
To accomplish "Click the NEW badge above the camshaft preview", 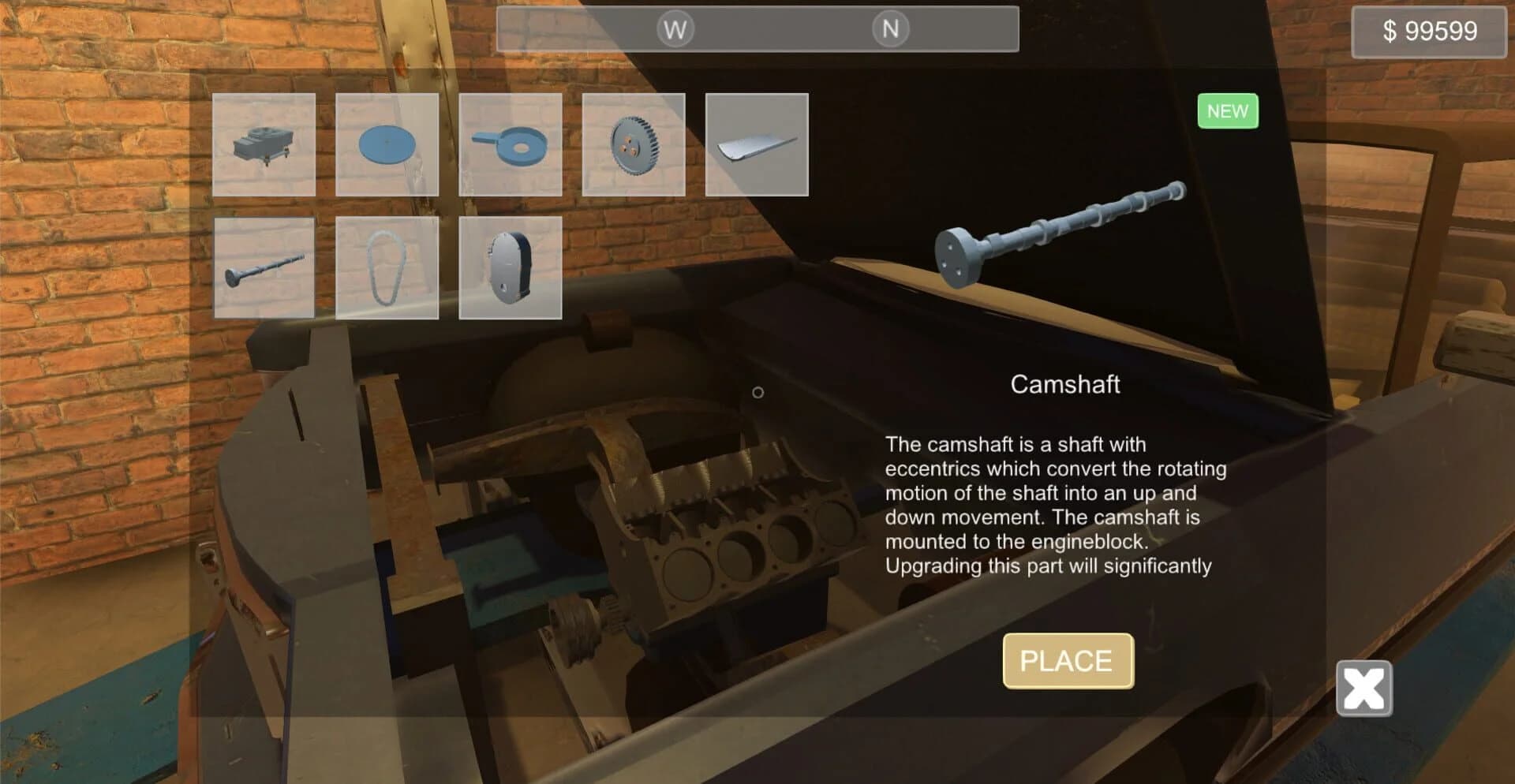I will click(x=1227, y=110).
